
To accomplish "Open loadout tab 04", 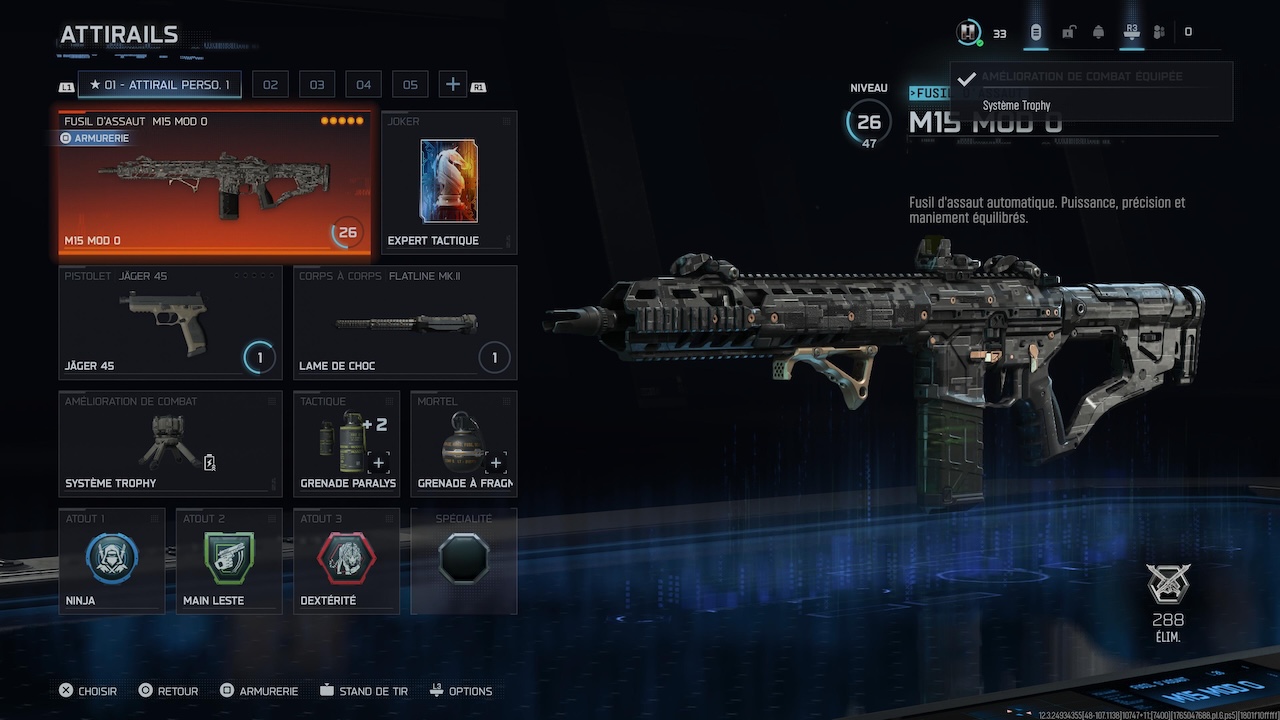I will pyautogui.click(x=364, y=85).
